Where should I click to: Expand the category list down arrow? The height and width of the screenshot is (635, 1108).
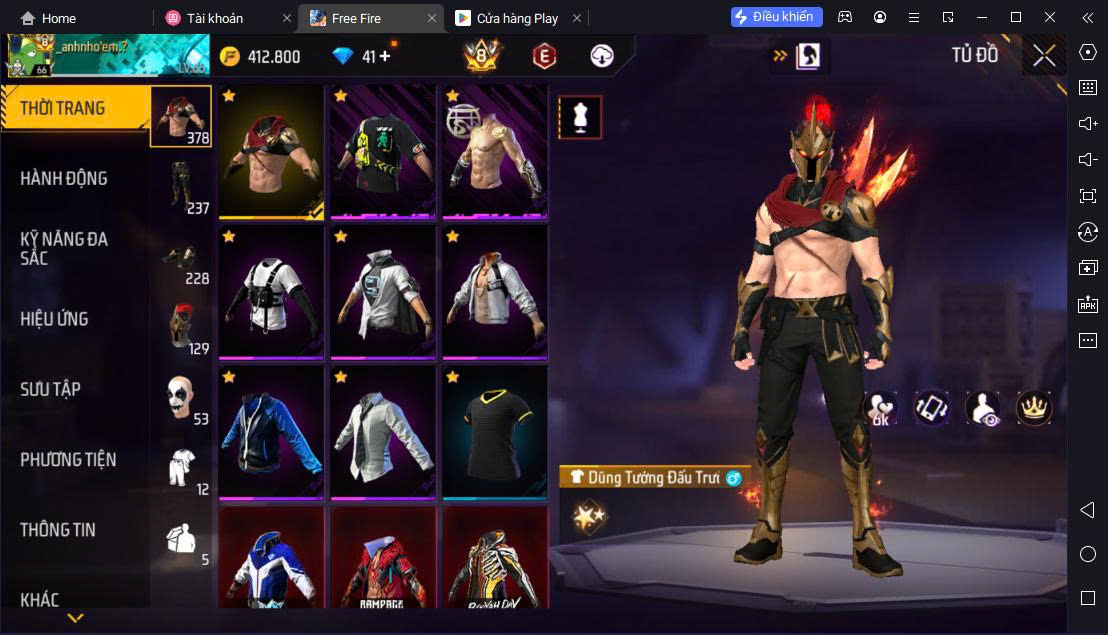click(x=75, y=618)
